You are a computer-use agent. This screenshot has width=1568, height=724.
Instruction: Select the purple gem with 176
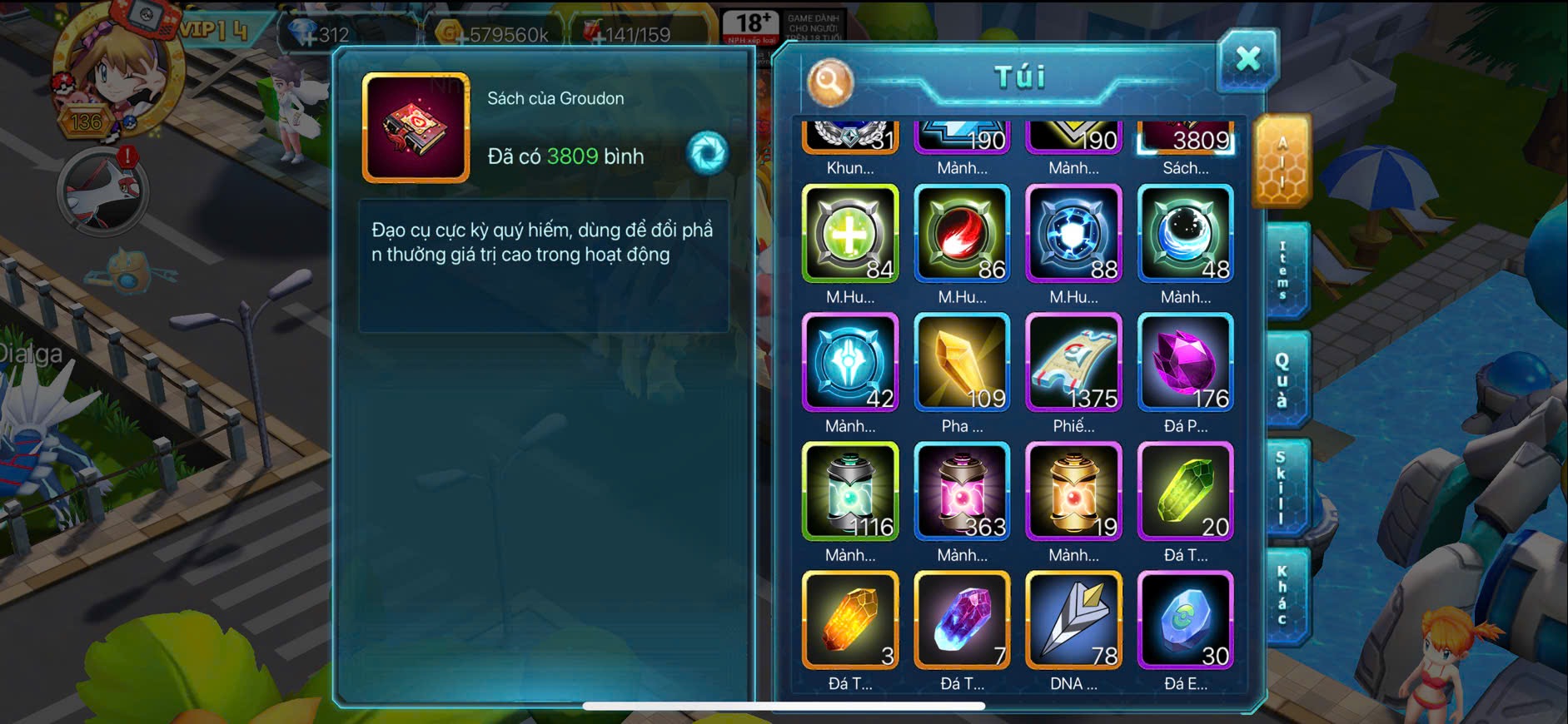tap(1185, 363)
